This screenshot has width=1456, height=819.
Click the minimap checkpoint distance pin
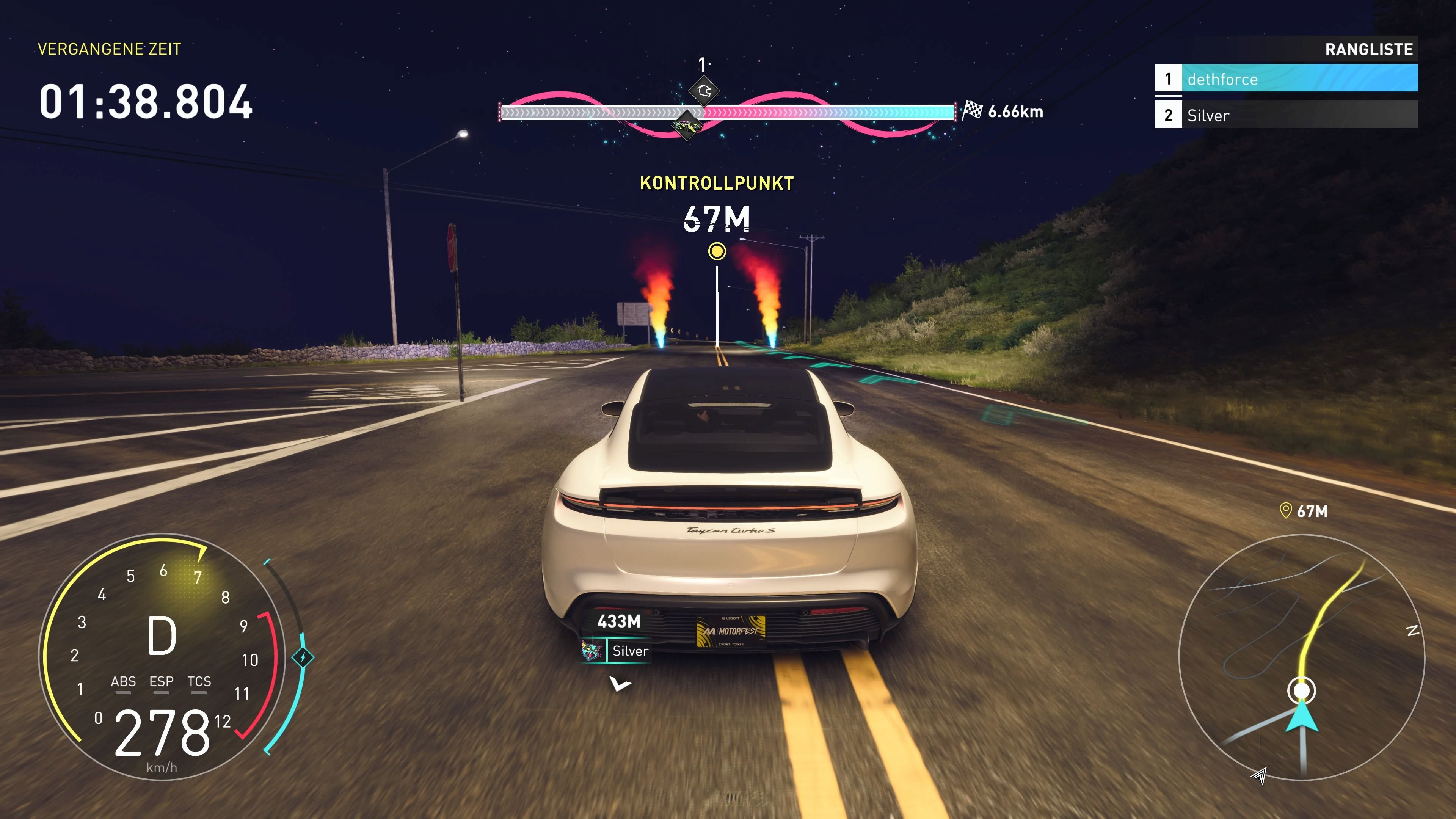1285,511
